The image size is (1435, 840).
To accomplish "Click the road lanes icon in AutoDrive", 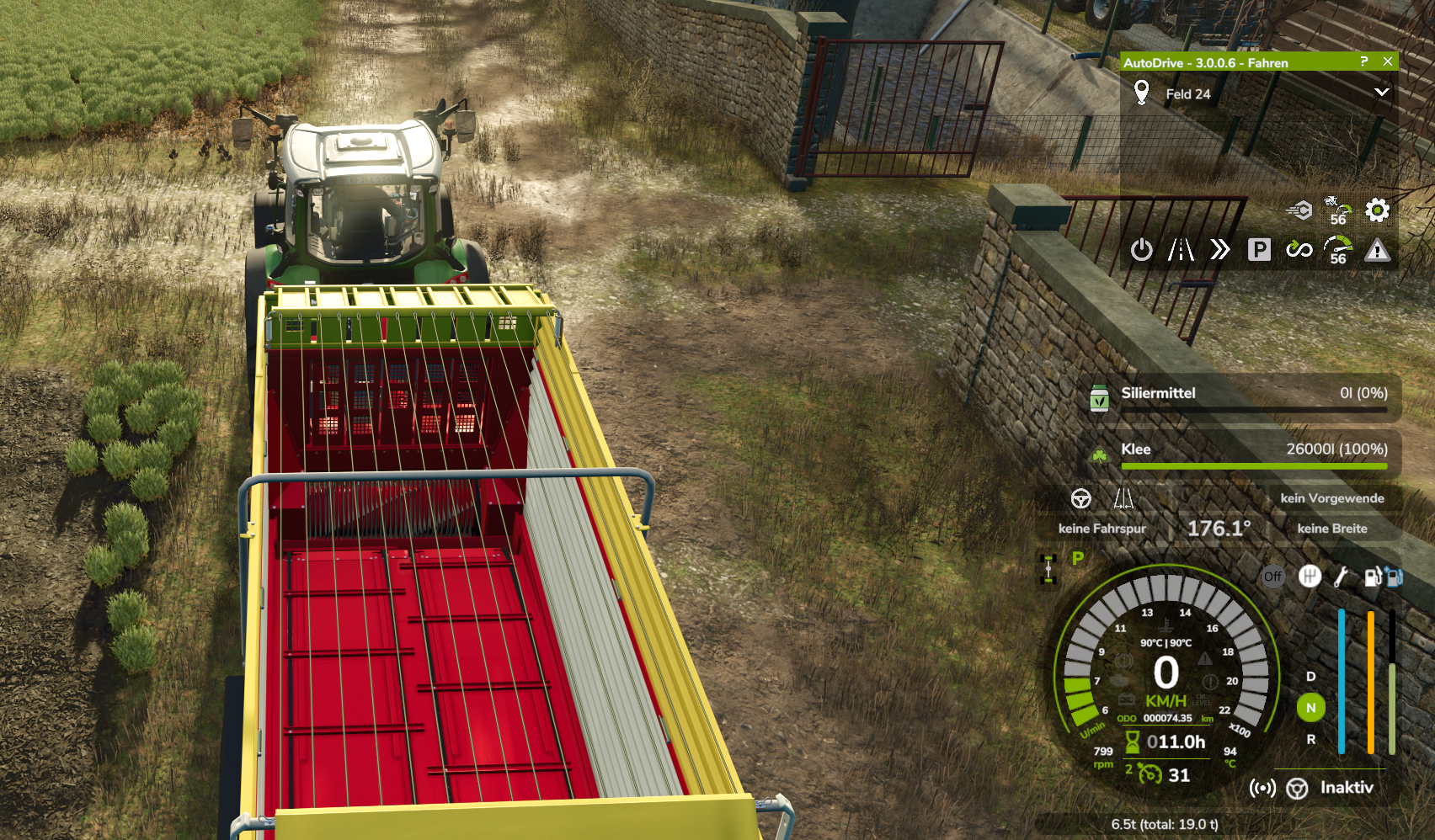I will 1181,250.
